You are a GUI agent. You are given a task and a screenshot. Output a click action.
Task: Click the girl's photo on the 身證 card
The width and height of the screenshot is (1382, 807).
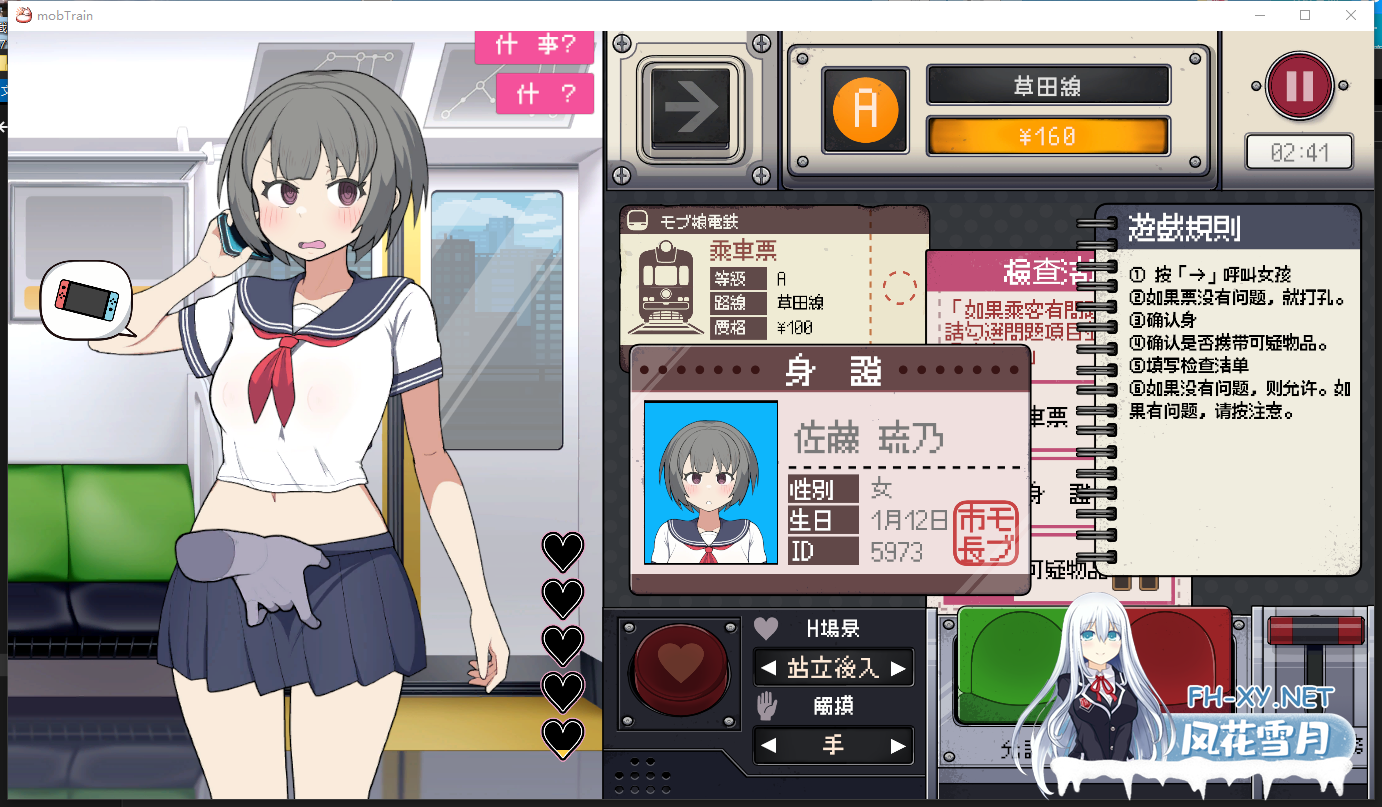point(710,484)
